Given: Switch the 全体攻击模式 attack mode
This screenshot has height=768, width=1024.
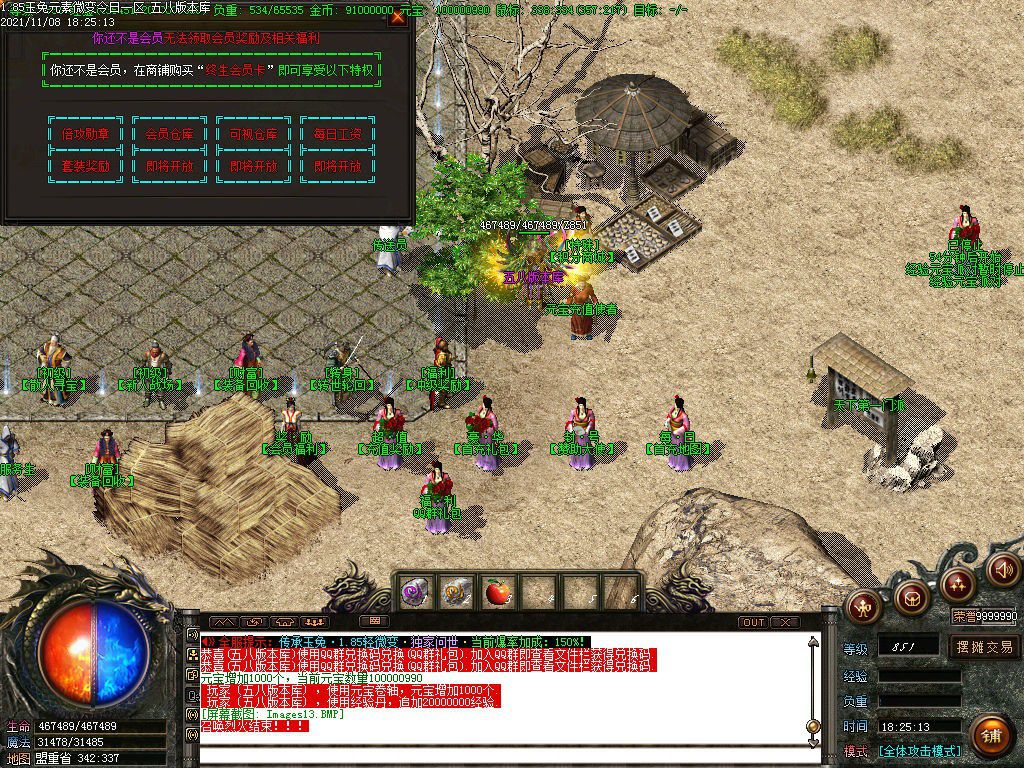Looking at the screenshot, I should point(919,750).
